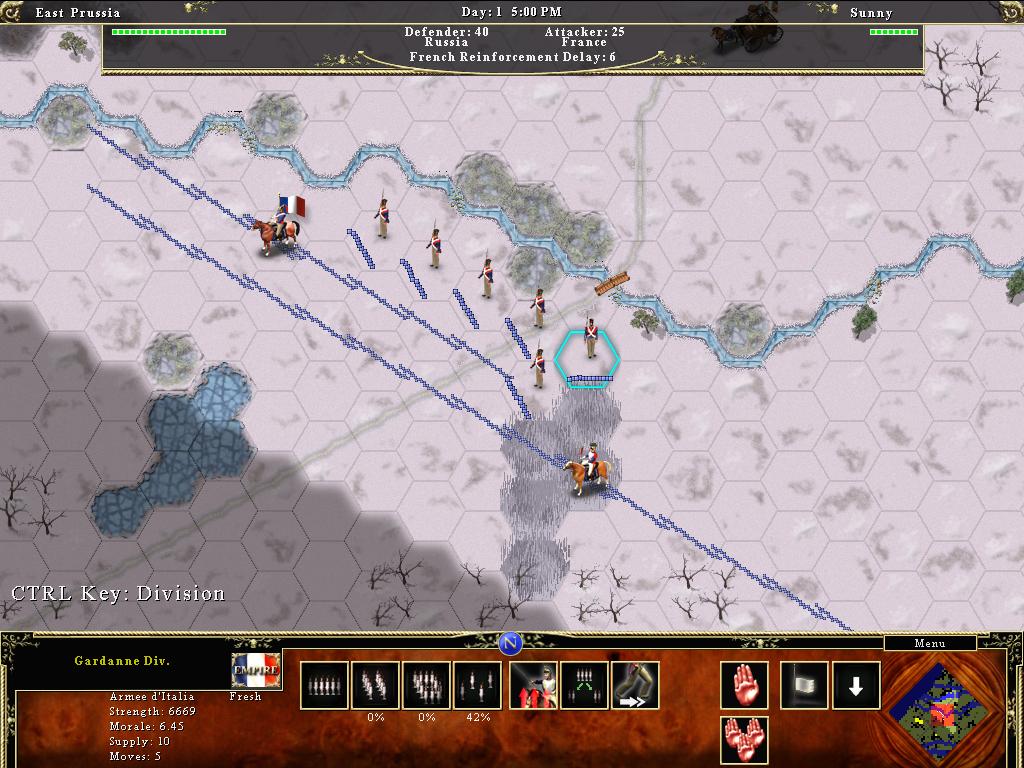The height and width of the screenshot is (768, 1024).
Task: Click the white flag surrender icon
Action: click(x=804, y=685)
